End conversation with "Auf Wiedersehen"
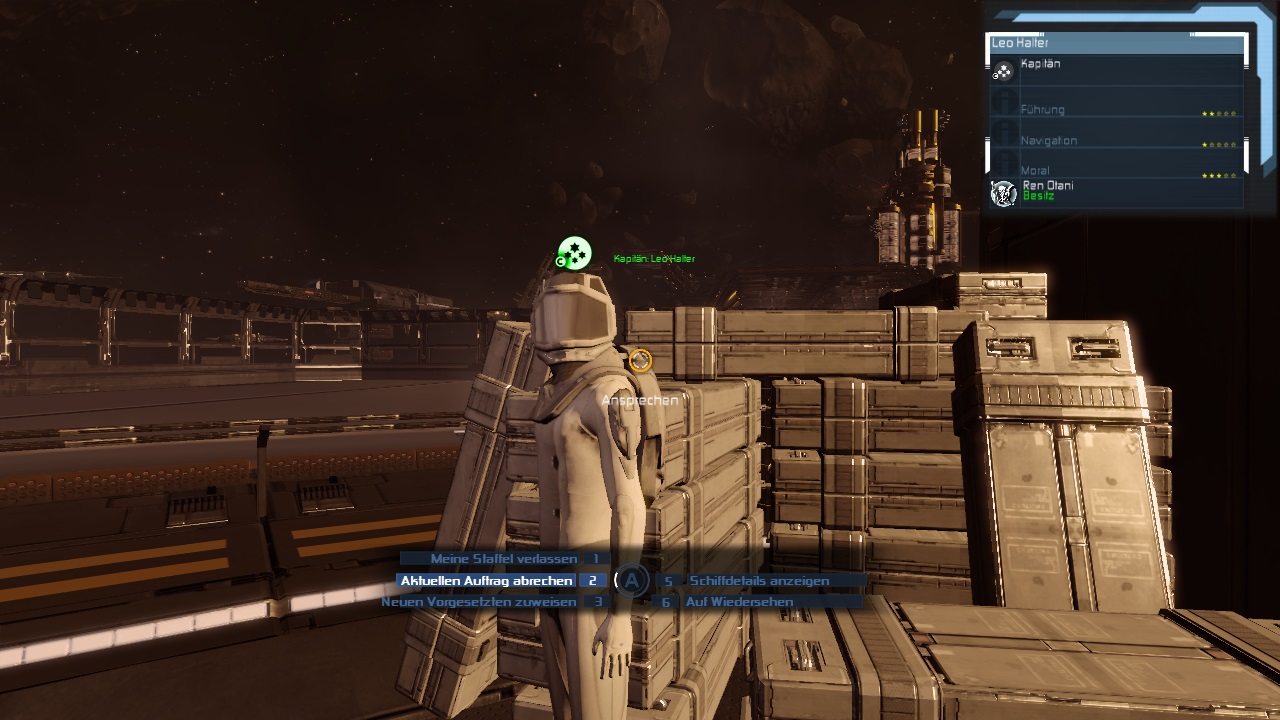This screenshot has width=1280, height=720. coord(739,602)
